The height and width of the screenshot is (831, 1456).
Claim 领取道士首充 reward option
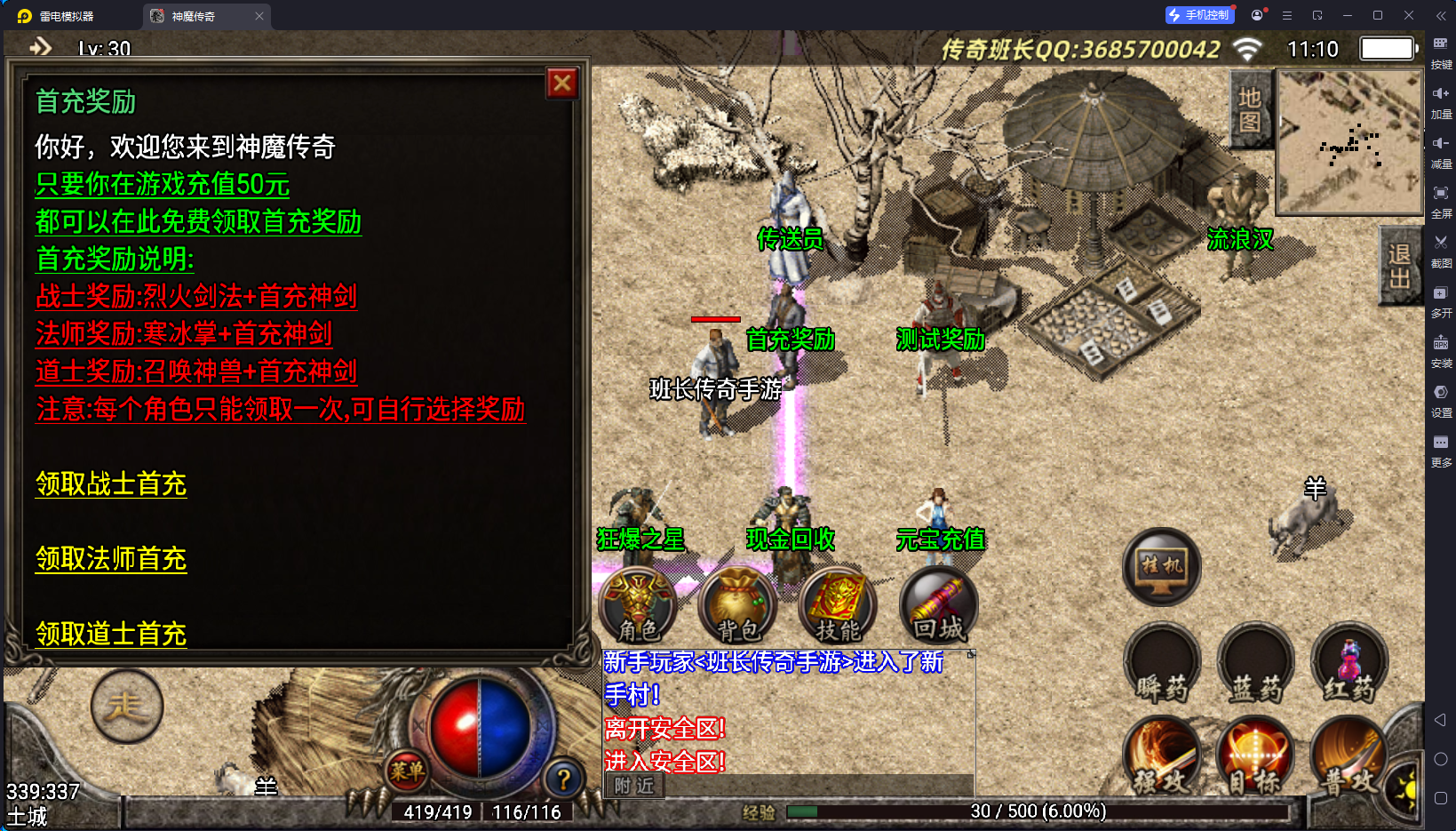pyautogui.click(x=111, y=634)
